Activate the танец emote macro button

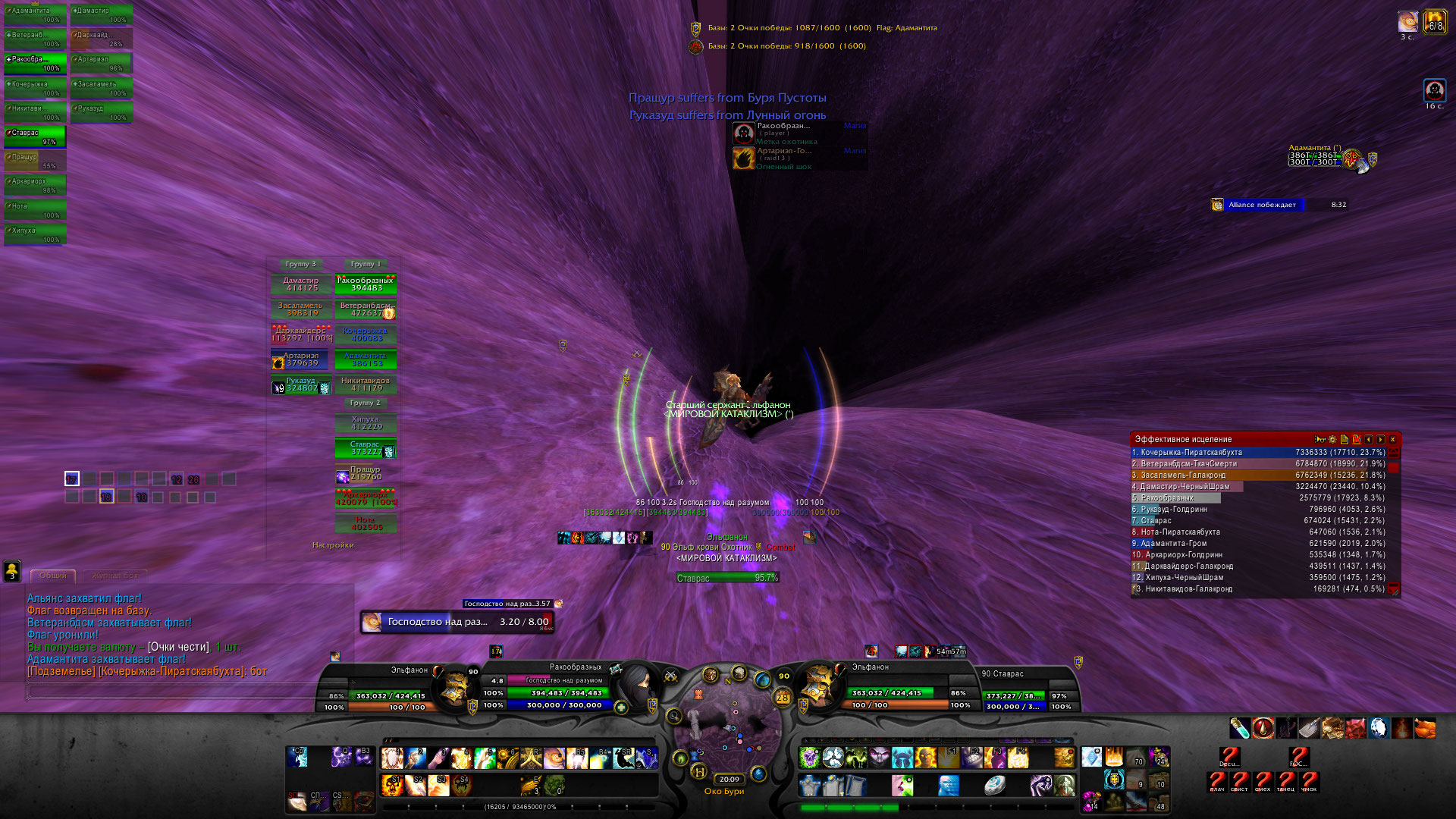pos(1286,781)
